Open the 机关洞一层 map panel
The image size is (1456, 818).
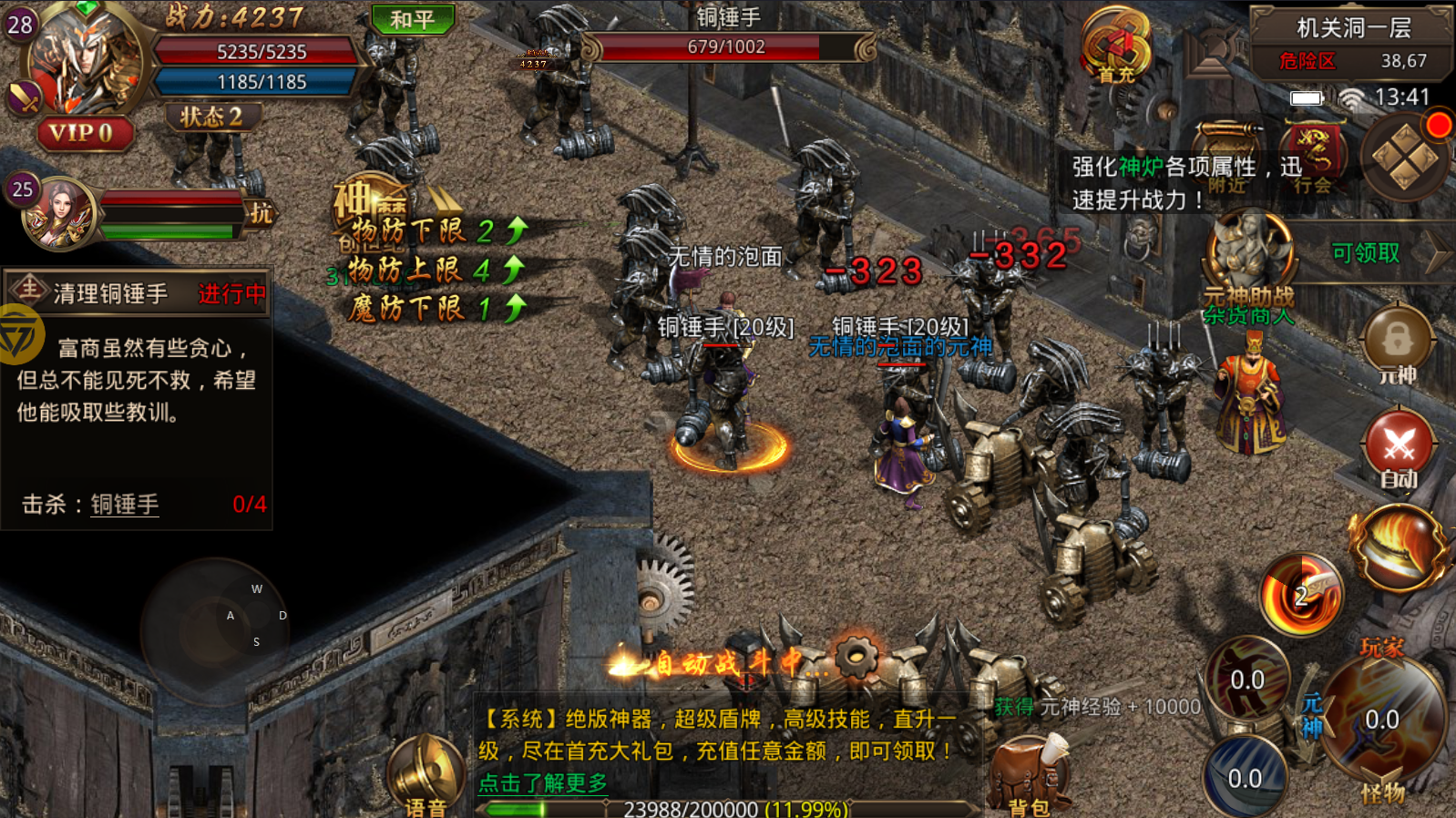1352,44
